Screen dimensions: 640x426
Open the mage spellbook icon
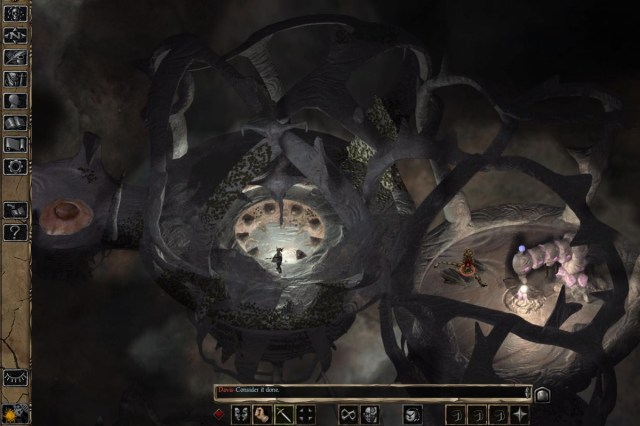[15, 122]
